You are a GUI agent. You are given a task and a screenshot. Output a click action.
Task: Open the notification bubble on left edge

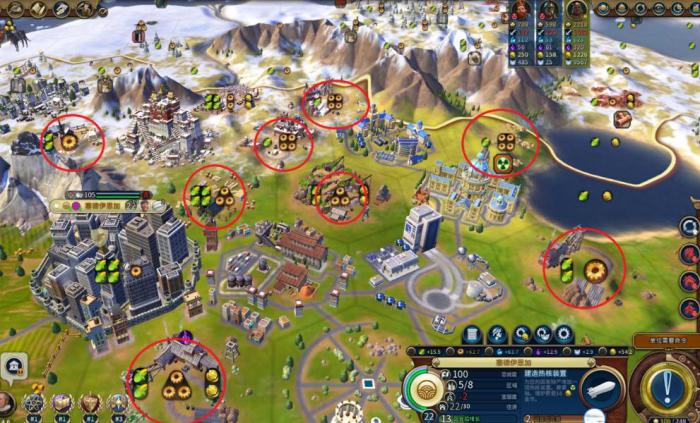tap(13, 367)
